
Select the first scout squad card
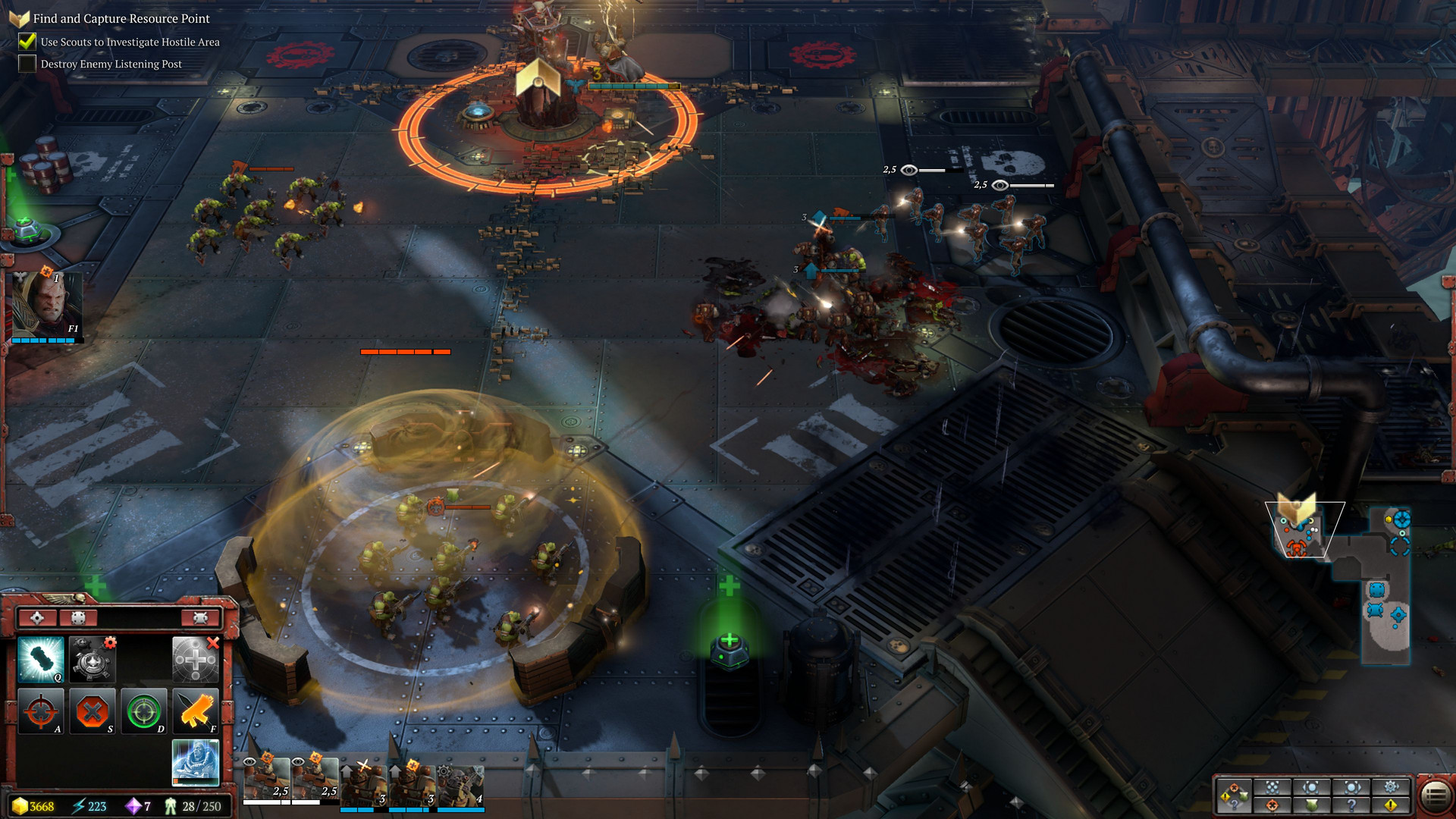click(x=266, y=780)
